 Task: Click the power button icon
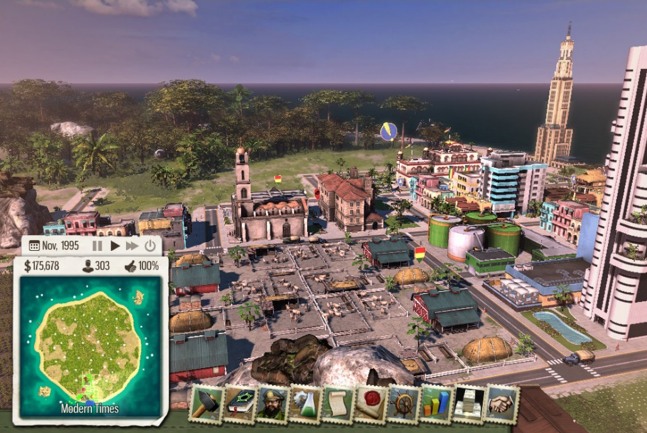pos(150,245)
